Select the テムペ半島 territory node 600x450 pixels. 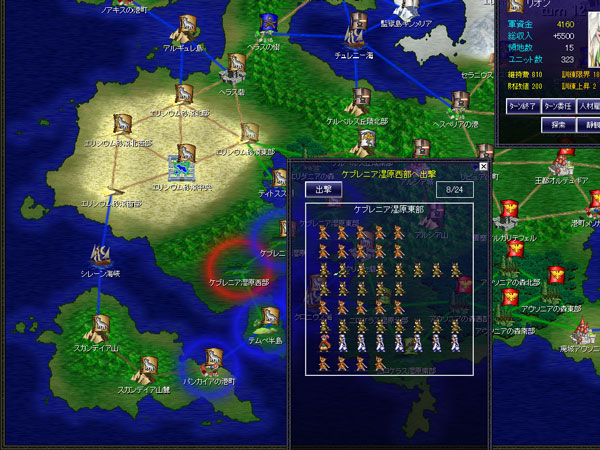point(267,318)
